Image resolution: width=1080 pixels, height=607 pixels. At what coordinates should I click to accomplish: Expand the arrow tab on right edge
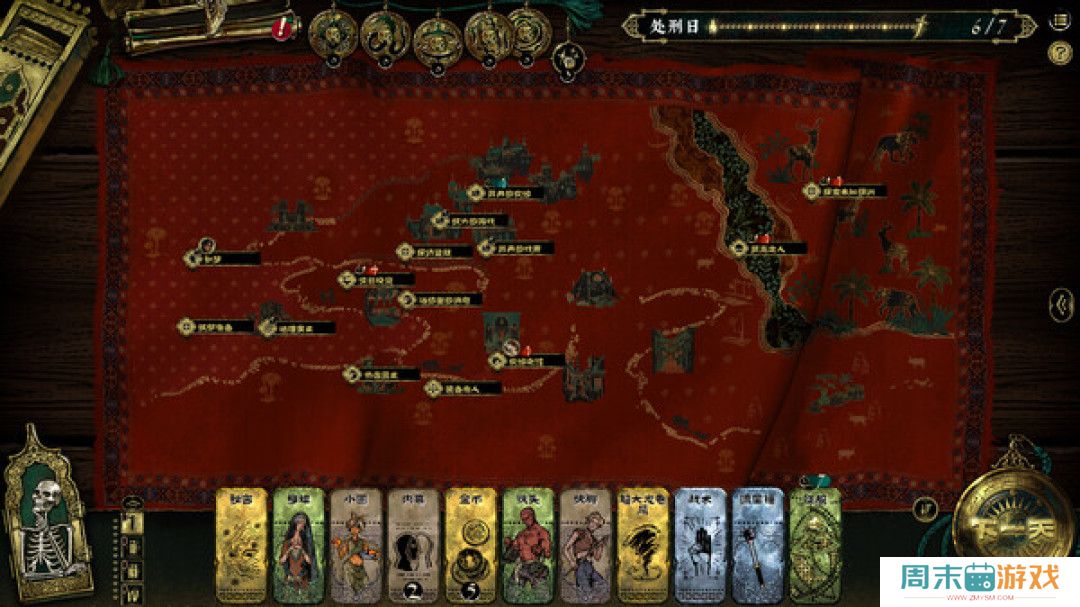coord(1060,302)
